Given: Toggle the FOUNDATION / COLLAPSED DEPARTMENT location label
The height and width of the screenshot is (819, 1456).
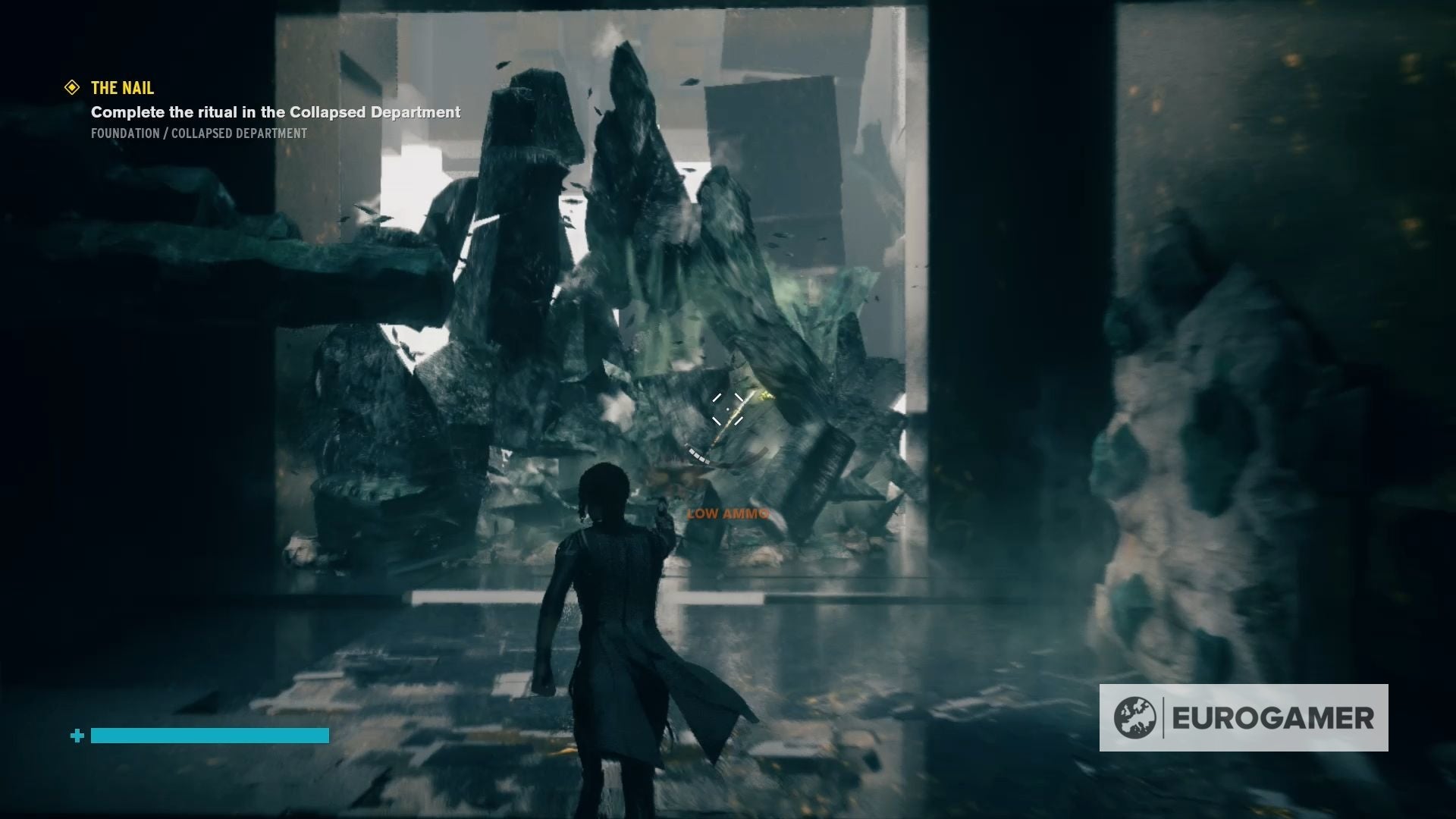Looking at the screenshot, I should click(199, 136).
